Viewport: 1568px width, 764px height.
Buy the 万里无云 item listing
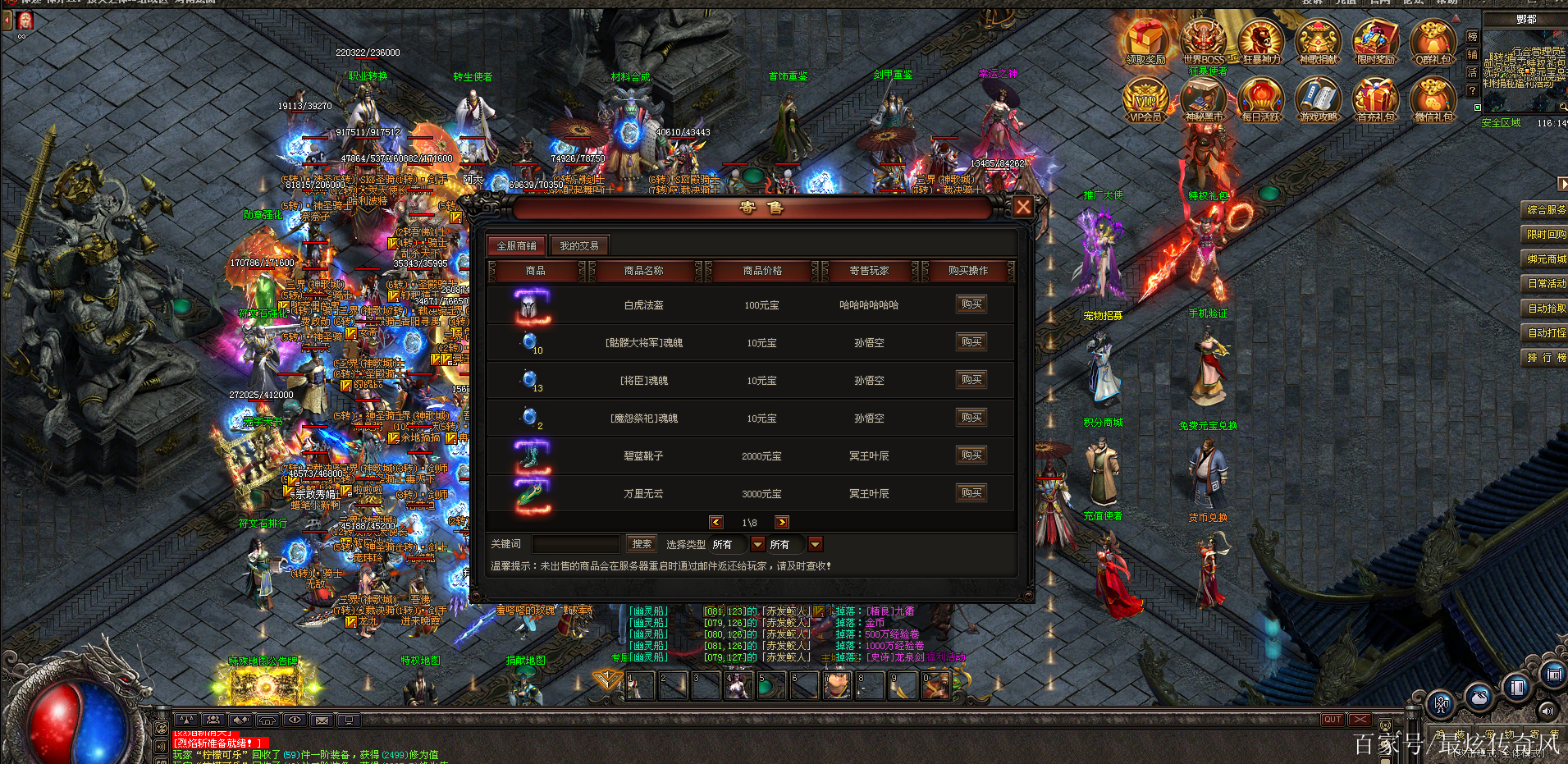coord(971,493)
